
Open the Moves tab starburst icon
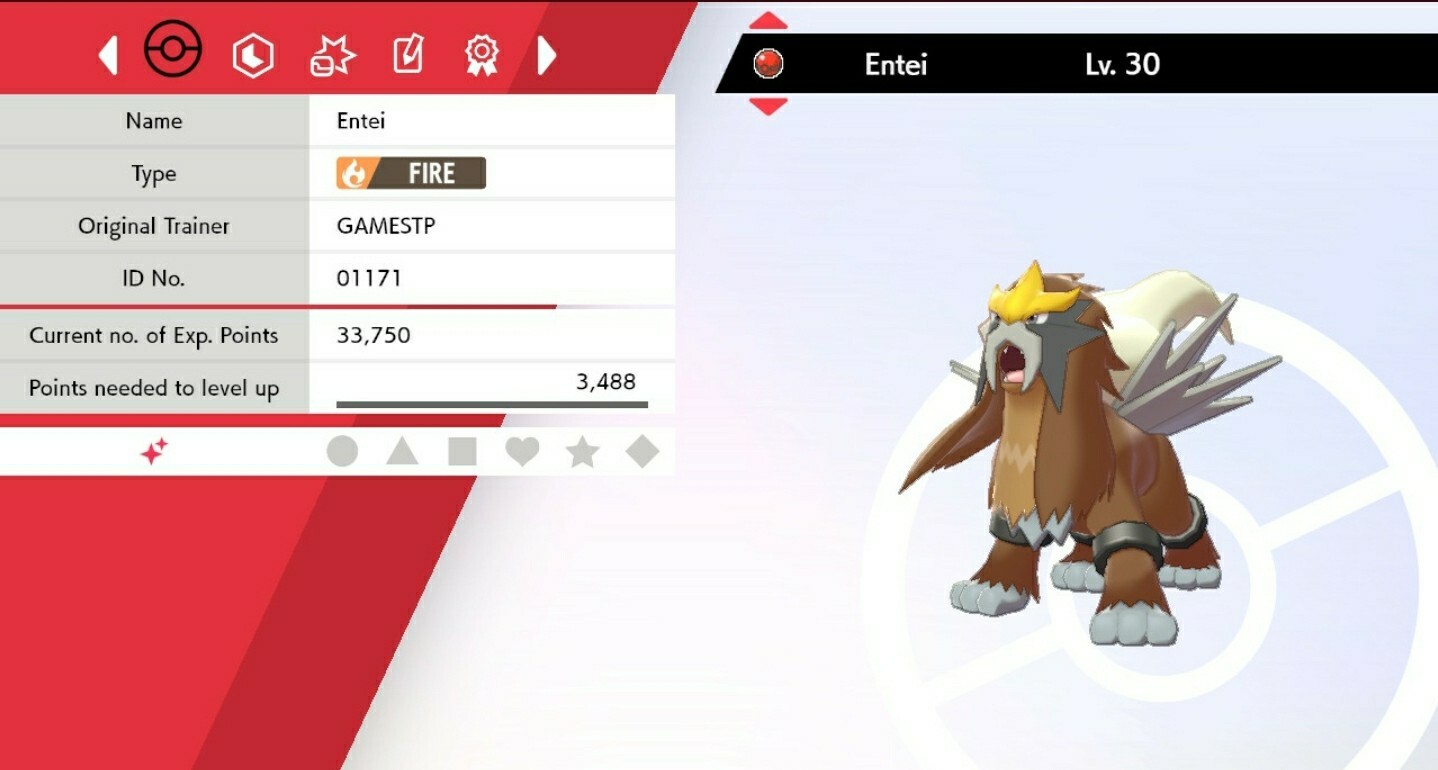[333, 54]
